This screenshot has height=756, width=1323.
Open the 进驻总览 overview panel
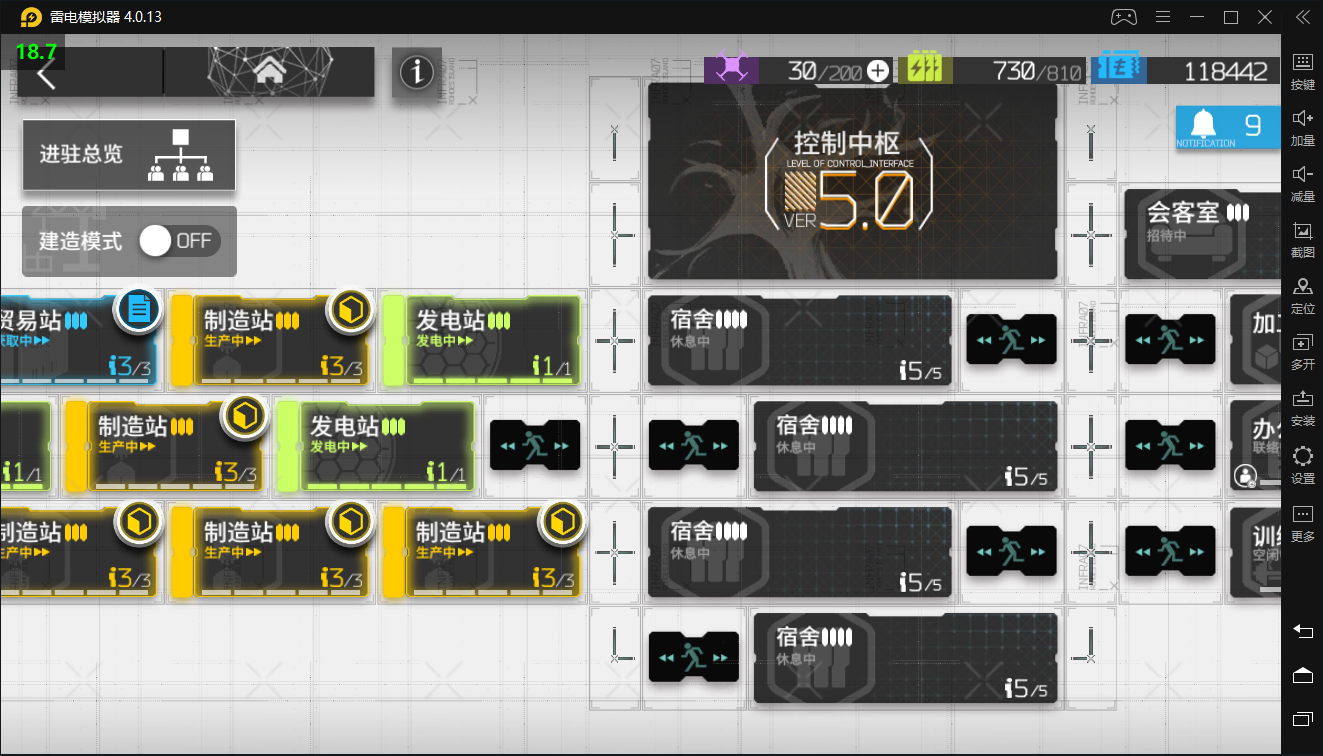[129, 155]
